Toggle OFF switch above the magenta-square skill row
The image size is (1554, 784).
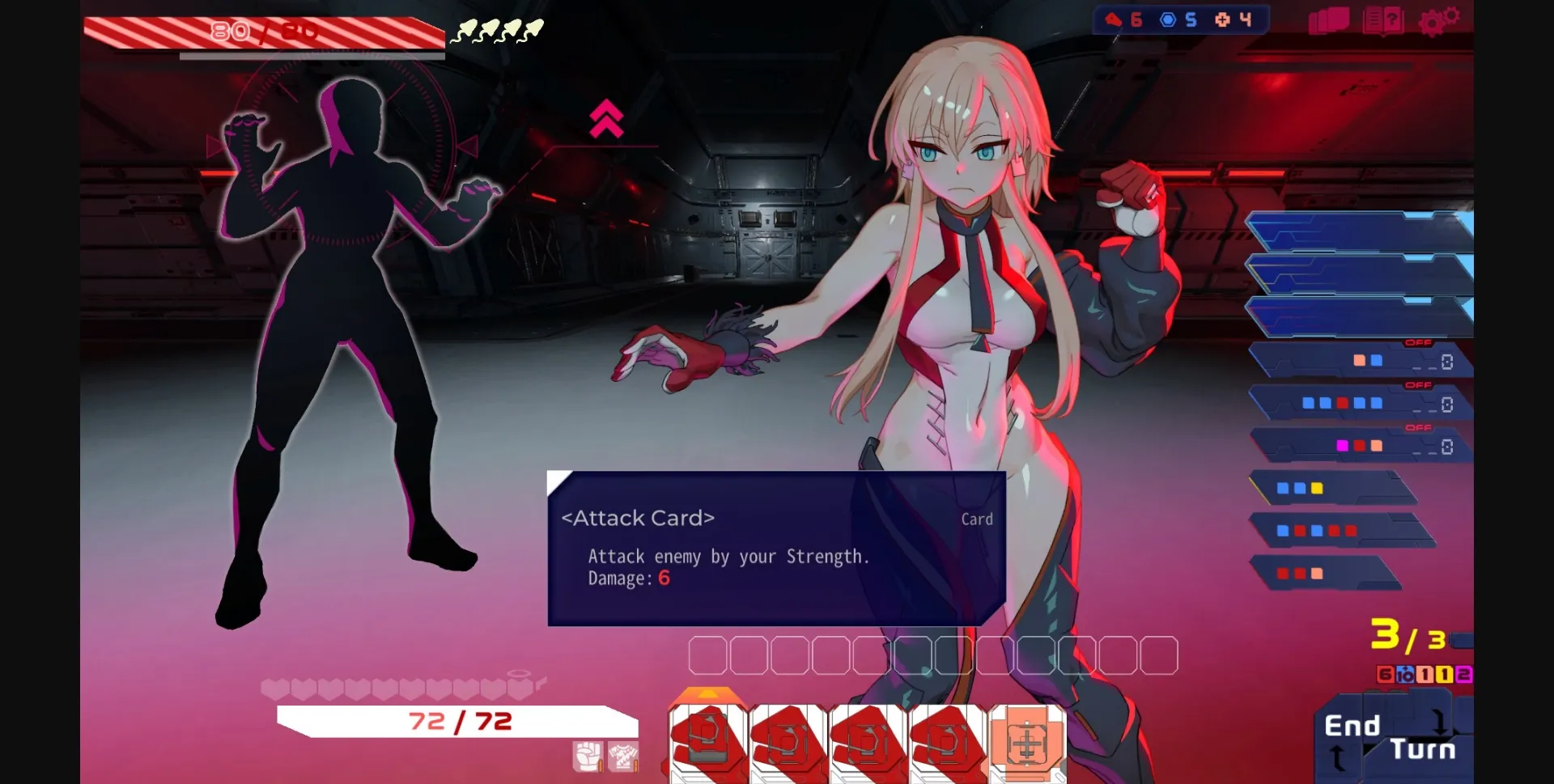pos(1419,427)
